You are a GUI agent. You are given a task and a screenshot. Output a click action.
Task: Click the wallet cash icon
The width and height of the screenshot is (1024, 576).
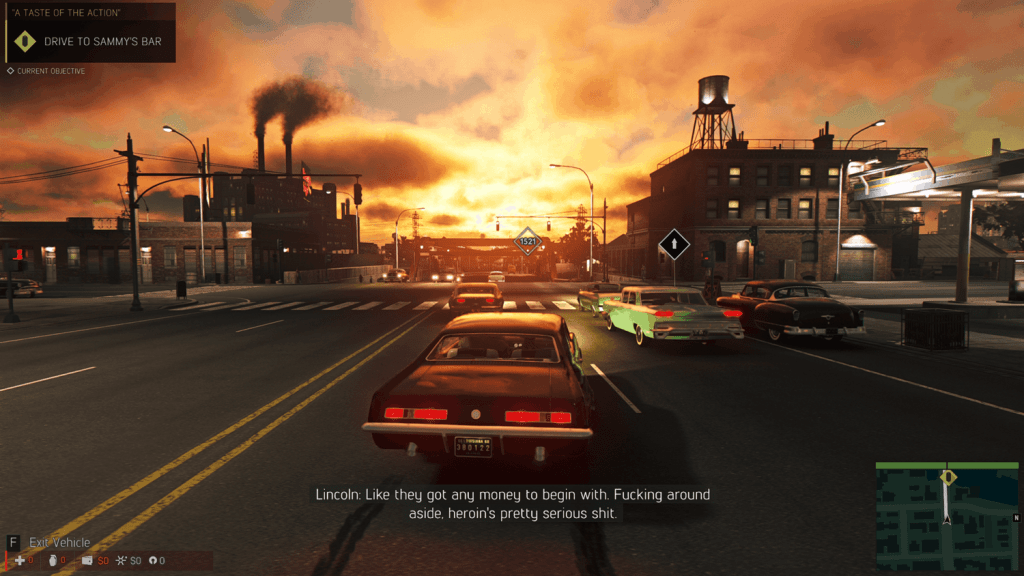click(x=88, y=561)
